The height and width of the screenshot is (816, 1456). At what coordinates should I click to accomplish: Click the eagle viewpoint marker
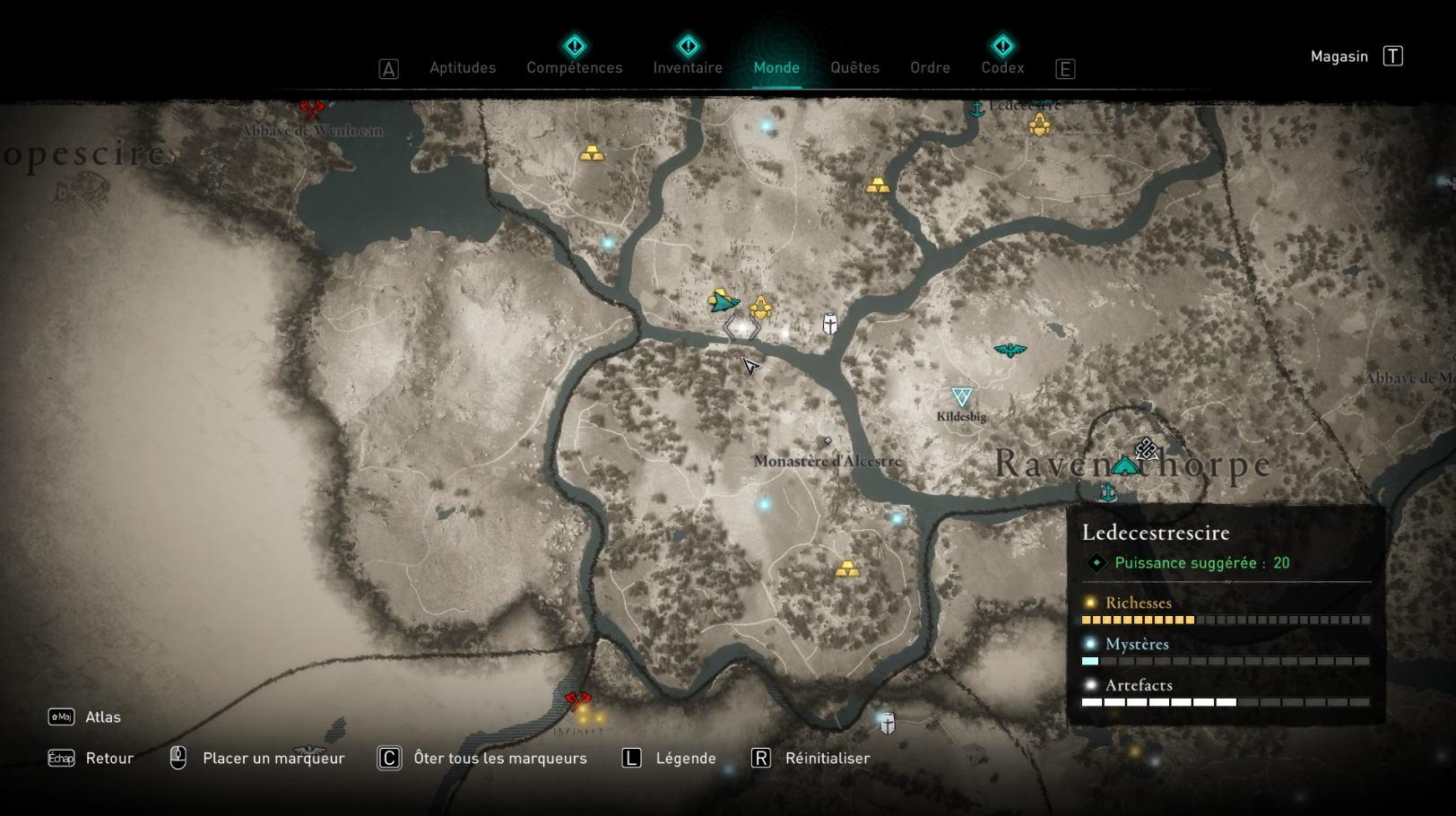point(1010,350)
